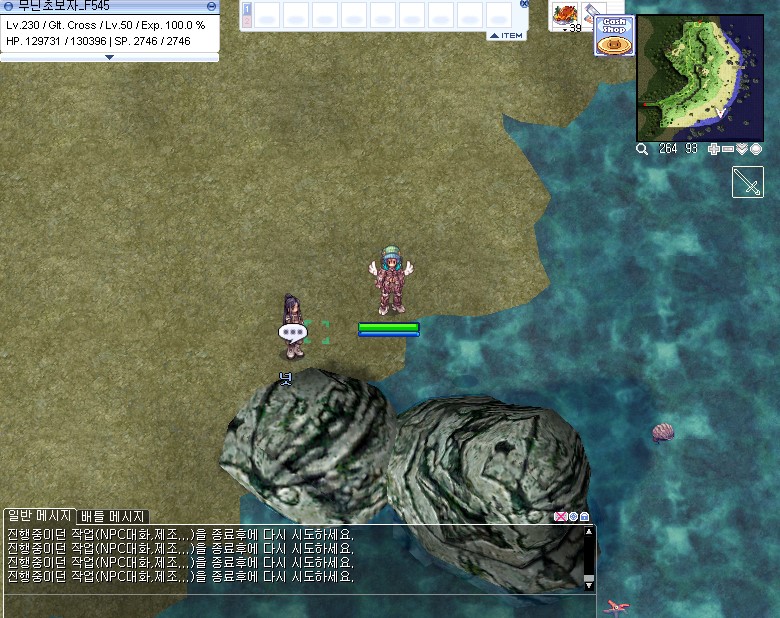Expand the character info panel downward
This screenshot has width=780, height=618.
pos(110,57)
